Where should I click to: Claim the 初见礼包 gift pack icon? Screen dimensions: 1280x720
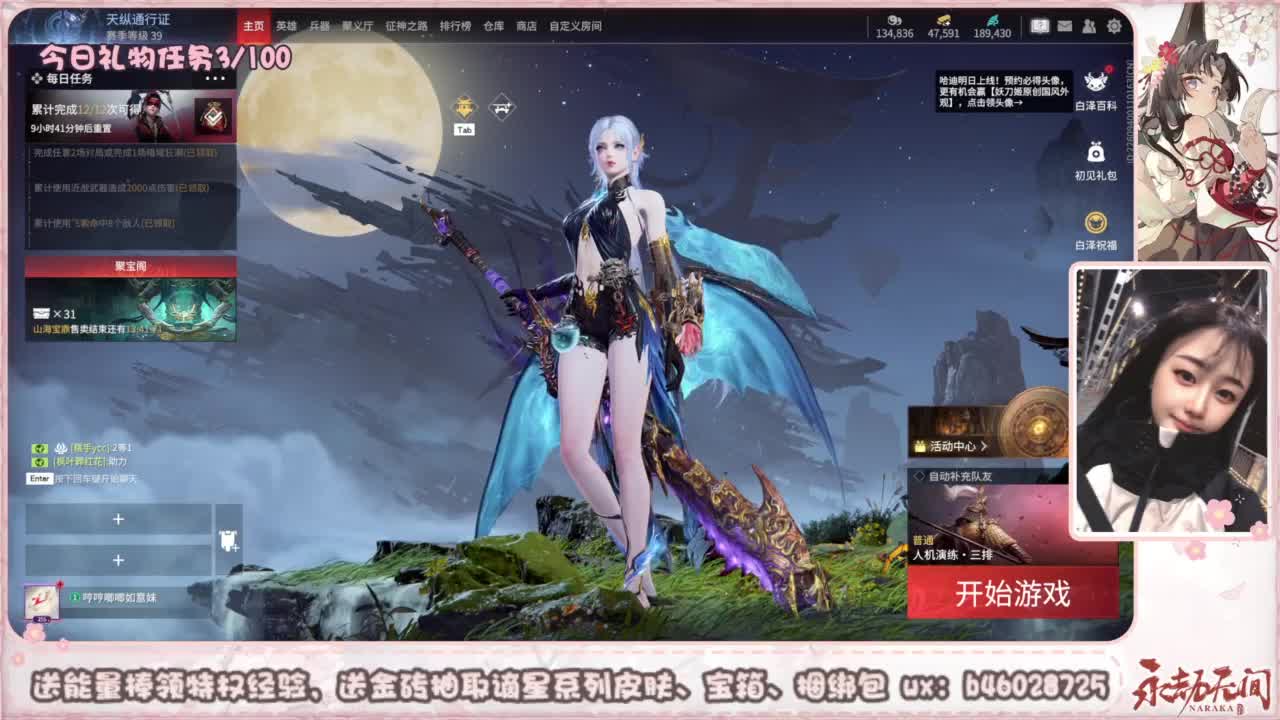pyautogui.click(x=1095, y=156)
